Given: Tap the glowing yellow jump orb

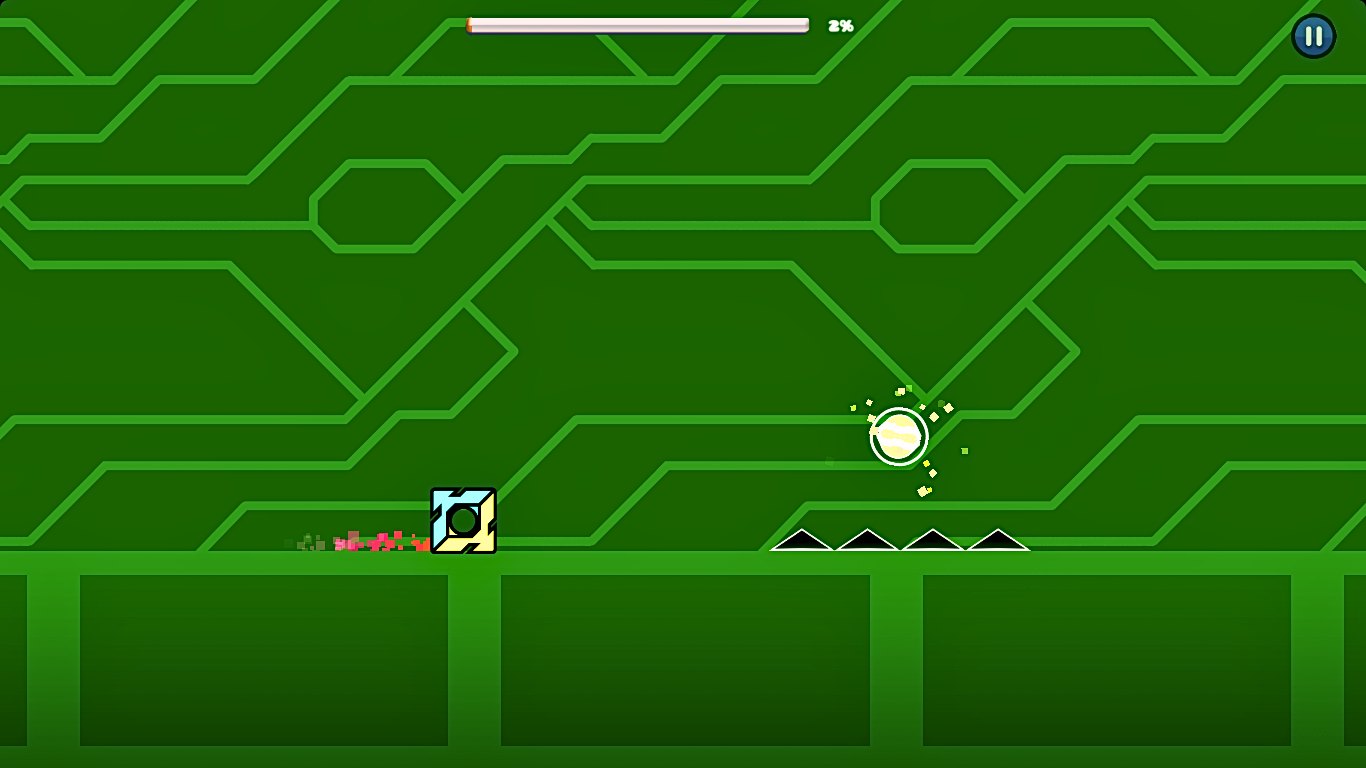Looking at the screenshot, I should point(898,435).
